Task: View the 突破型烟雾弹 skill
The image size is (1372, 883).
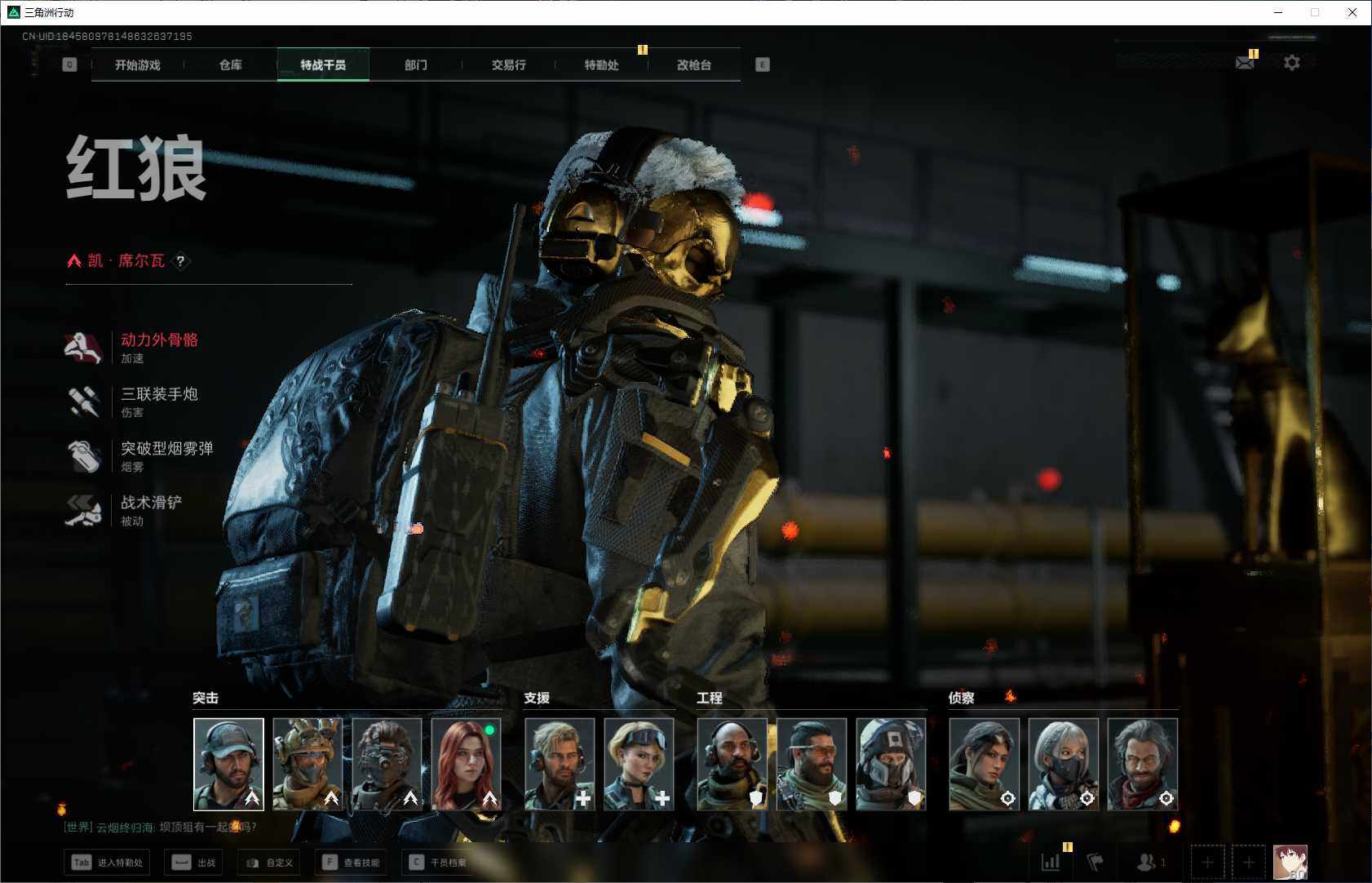Action: pos(166,449)
